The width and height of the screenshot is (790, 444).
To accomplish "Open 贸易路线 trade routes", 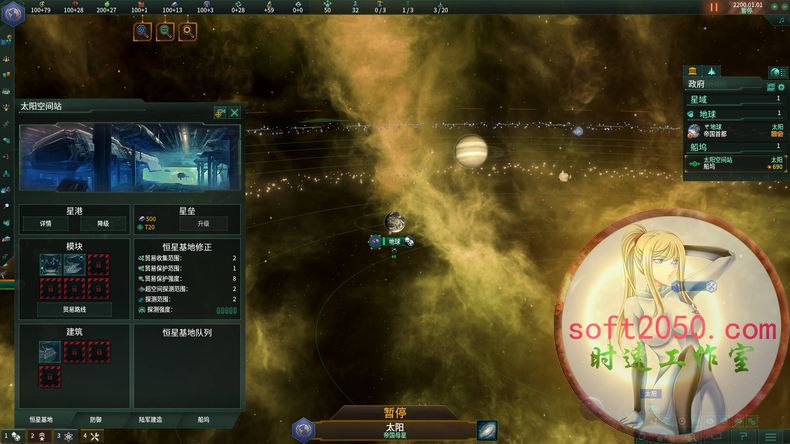I will tap(75, 310).
